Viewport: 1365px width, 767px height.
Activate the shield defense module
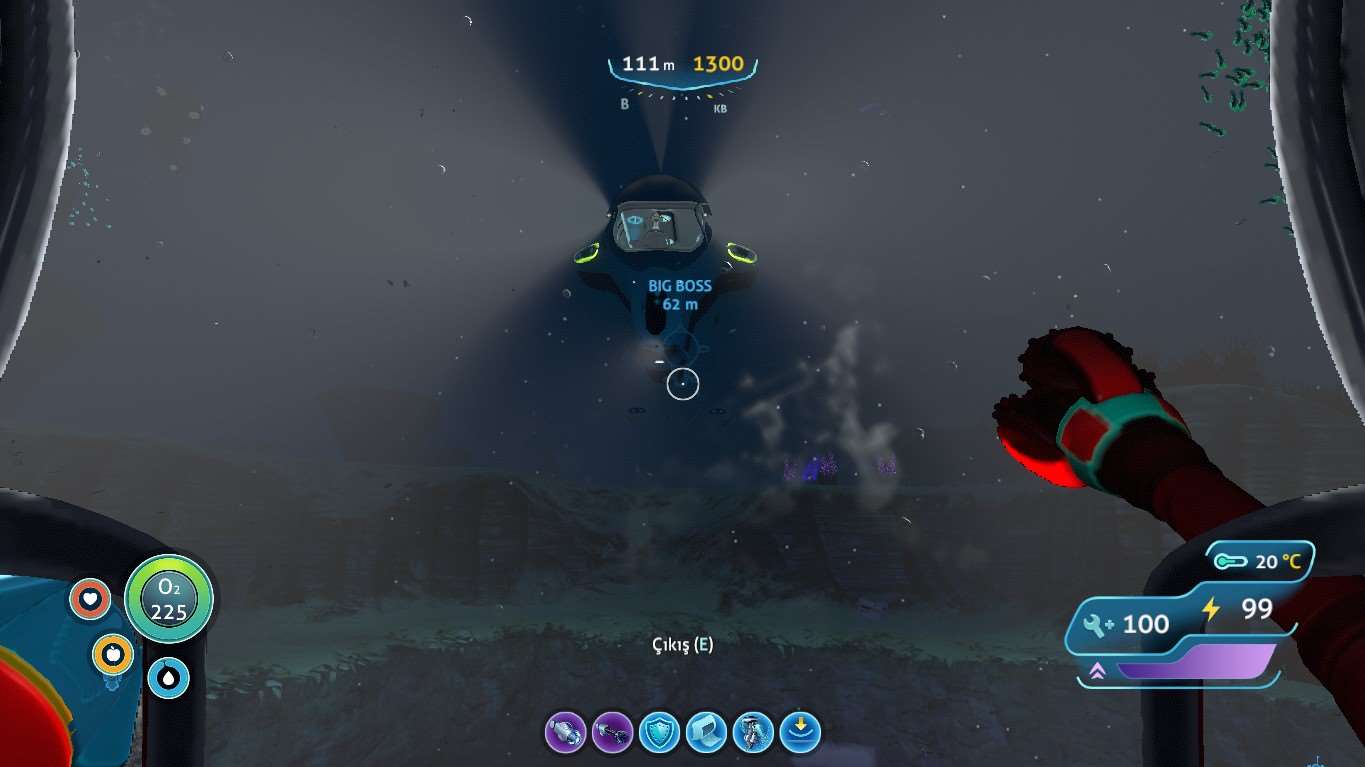tap(659, 733)
